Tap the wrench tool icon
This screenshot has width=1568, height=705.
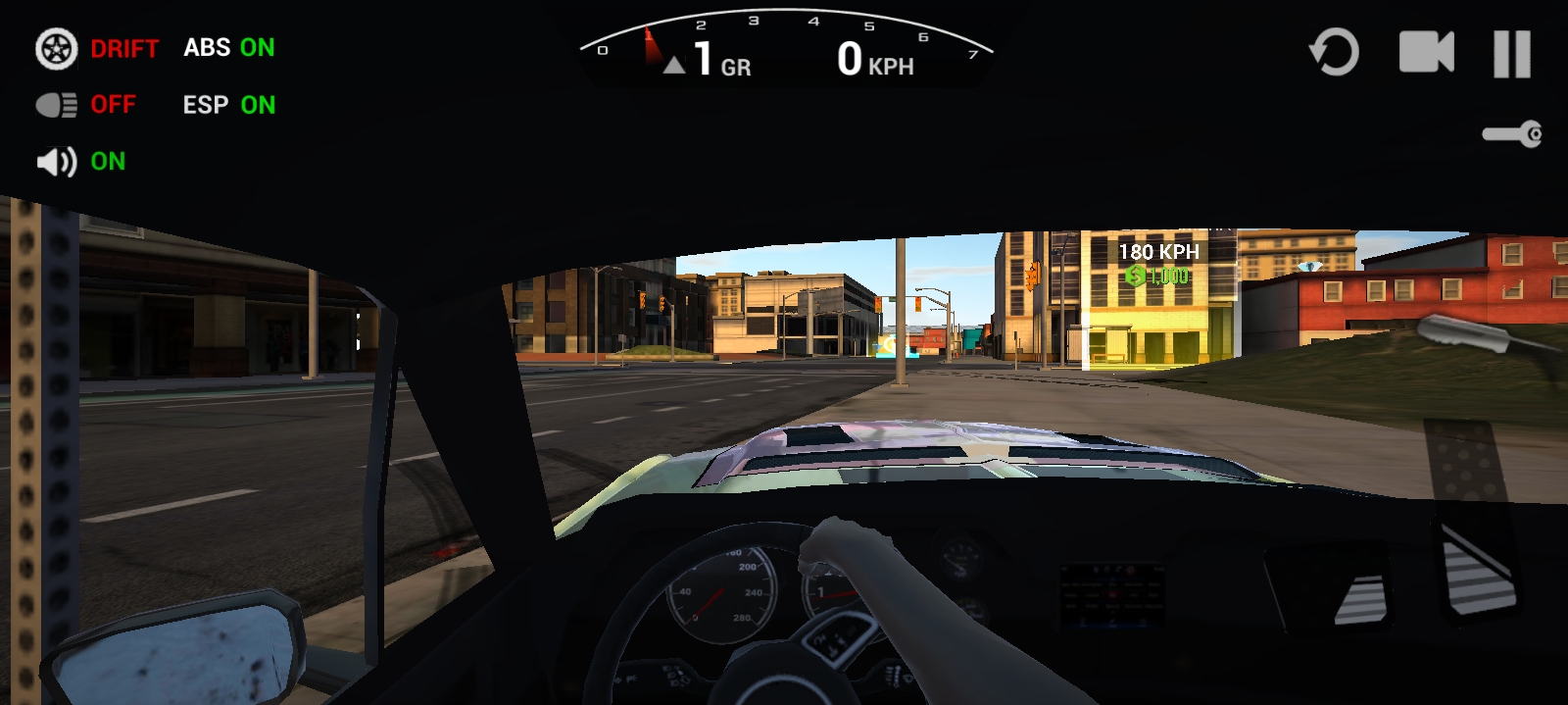click(x=1511, y=134)
